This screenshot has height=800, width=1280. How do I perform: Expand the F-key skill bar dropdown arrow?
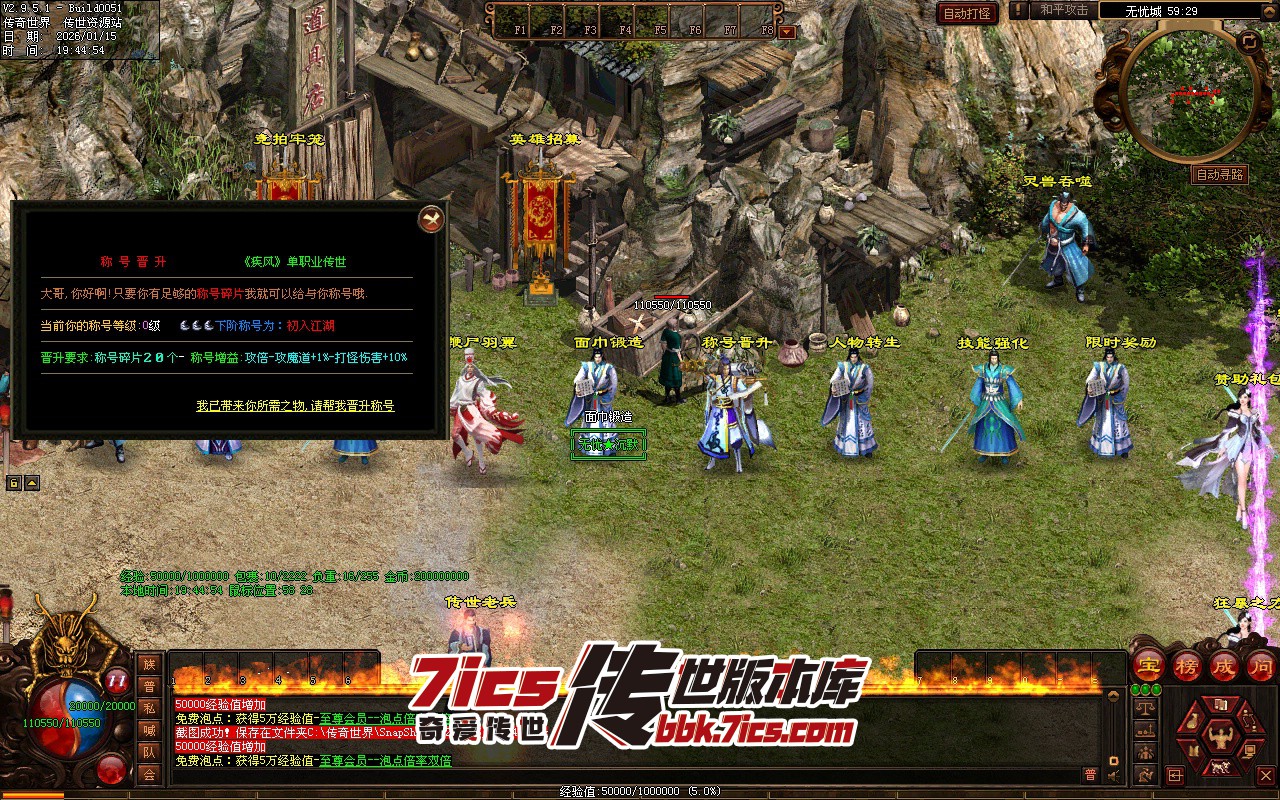pyautogui.click(x=787, y=31)
